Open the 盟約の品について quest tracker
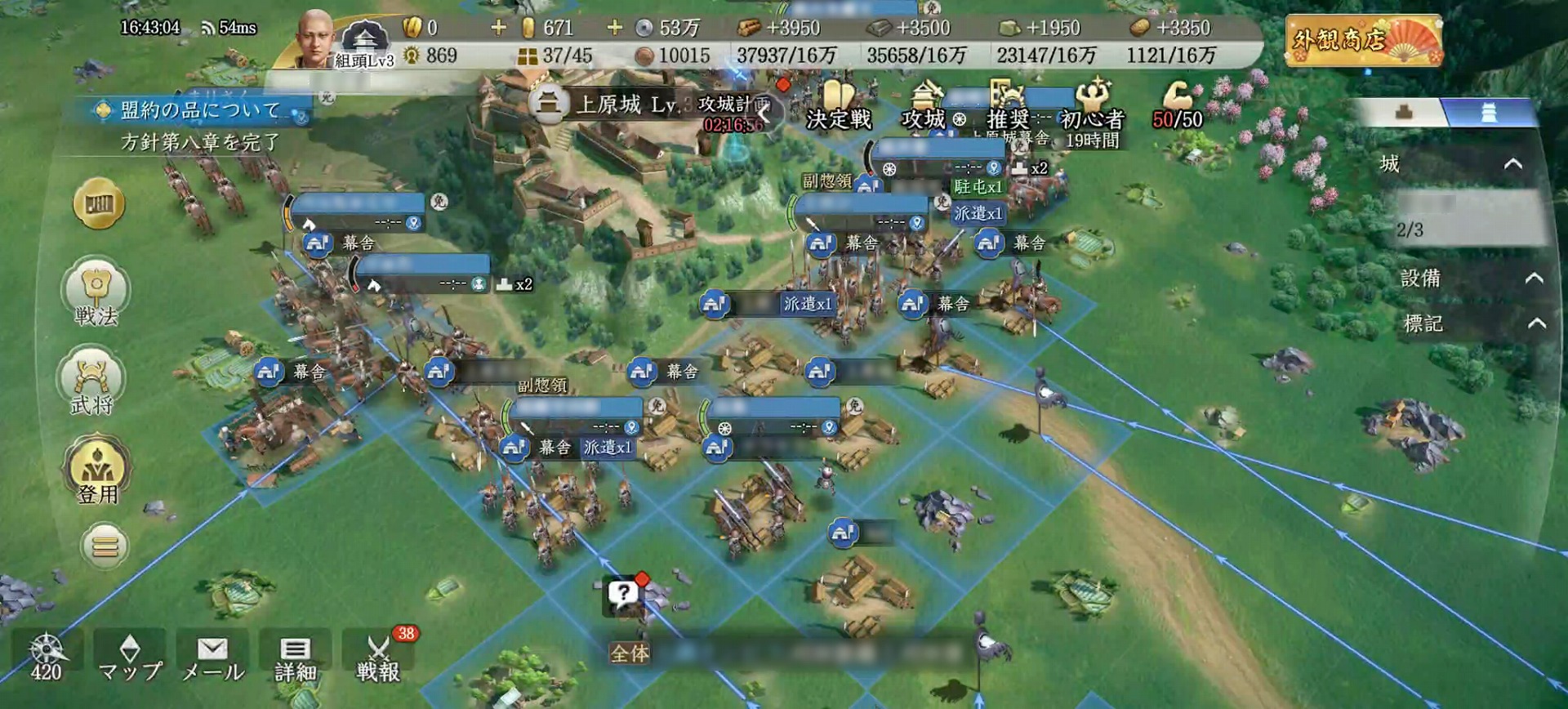 199,110
